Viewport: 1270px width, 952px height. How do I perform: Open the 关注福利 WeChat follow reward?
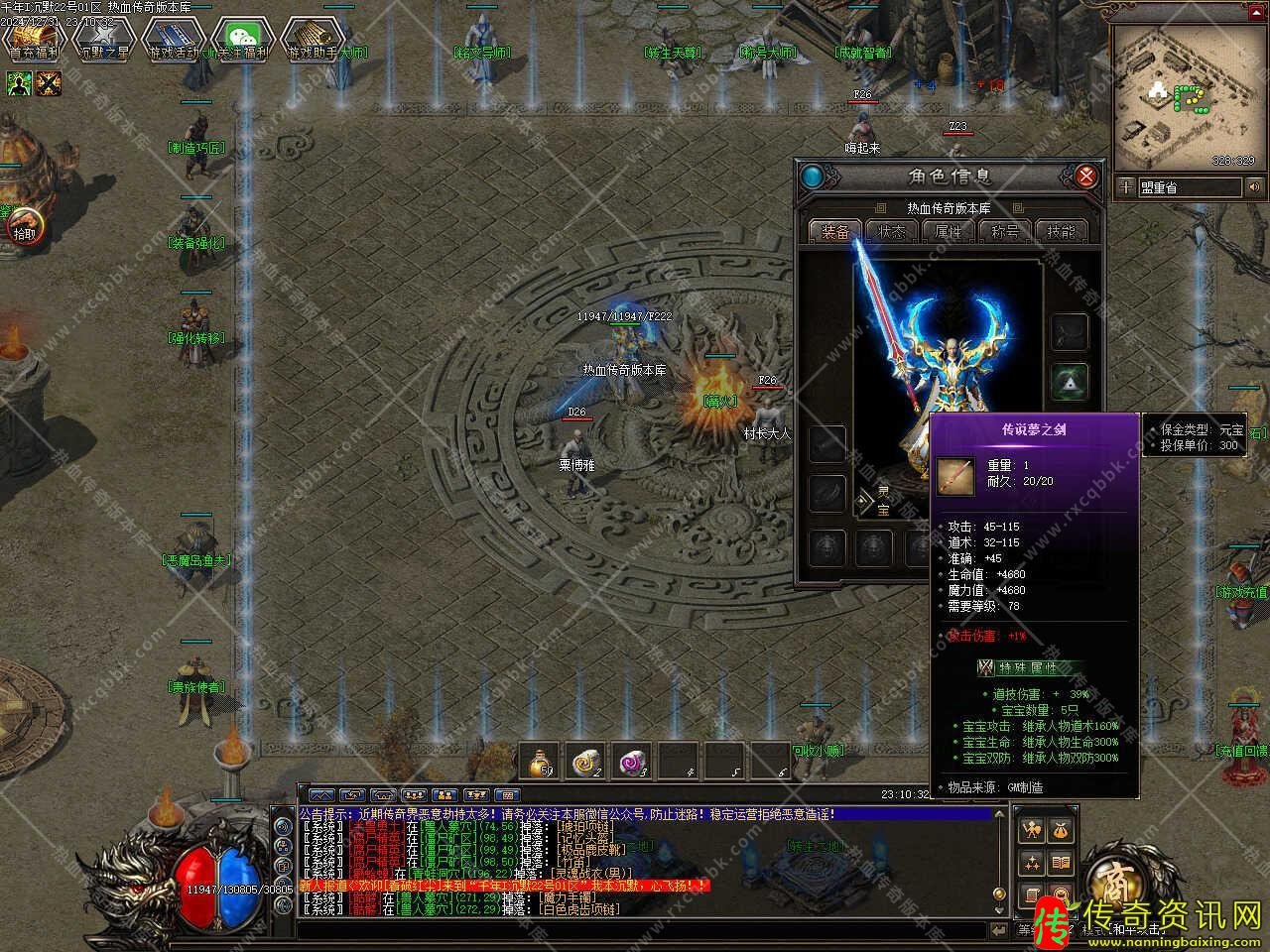pos(241,41)
